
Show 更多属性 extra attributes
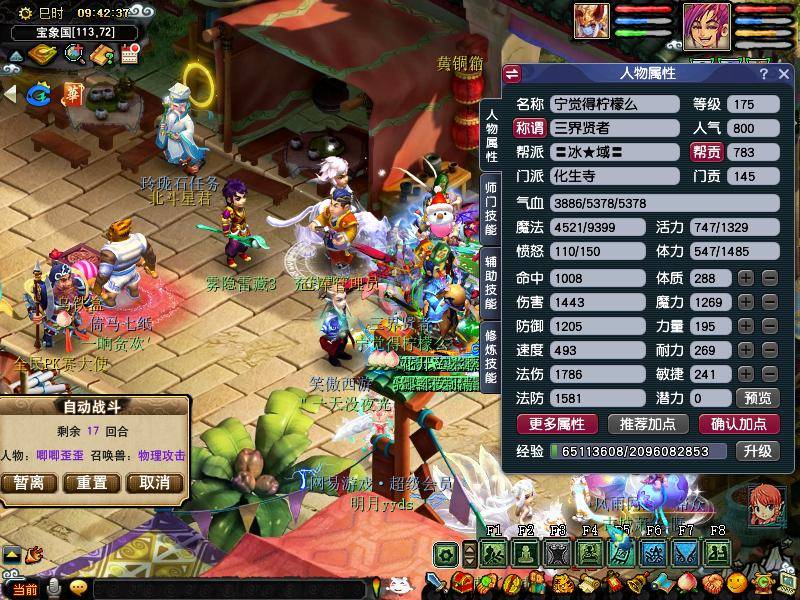click(x=557, y=424)
